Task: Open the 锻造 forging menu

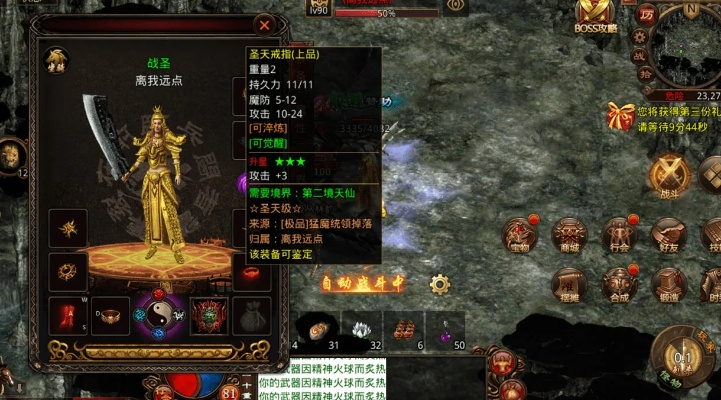Action: [x=667, y=286]
